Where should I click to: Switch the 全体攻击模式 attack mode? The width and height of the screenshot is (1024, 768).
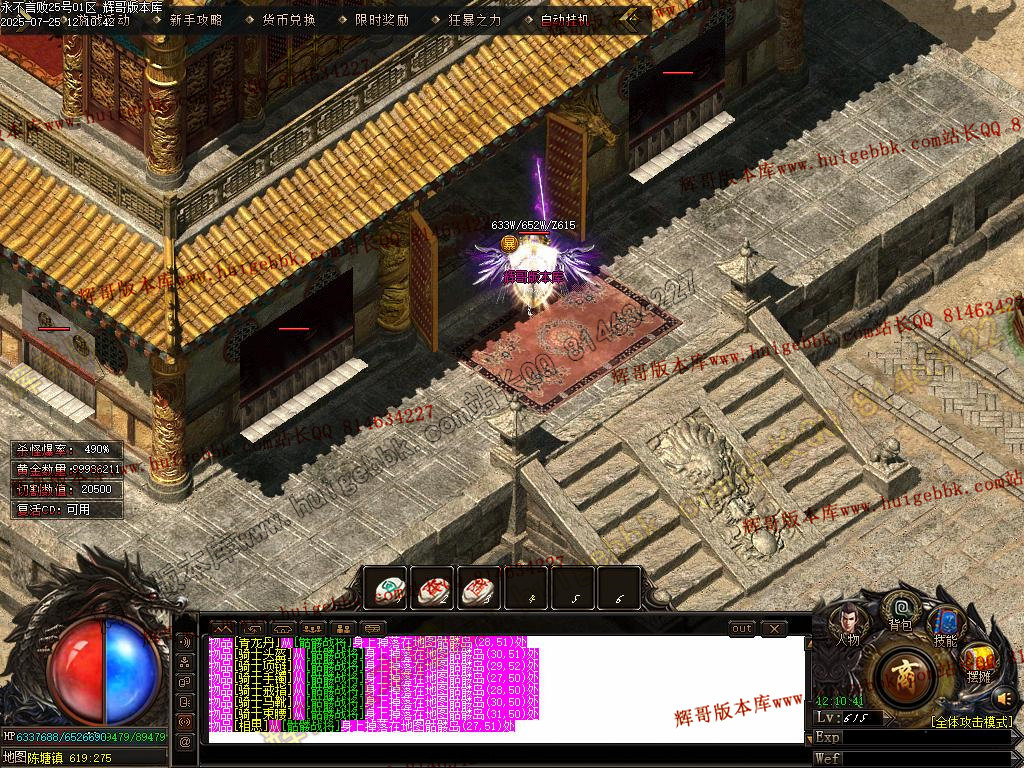(972, 721)
